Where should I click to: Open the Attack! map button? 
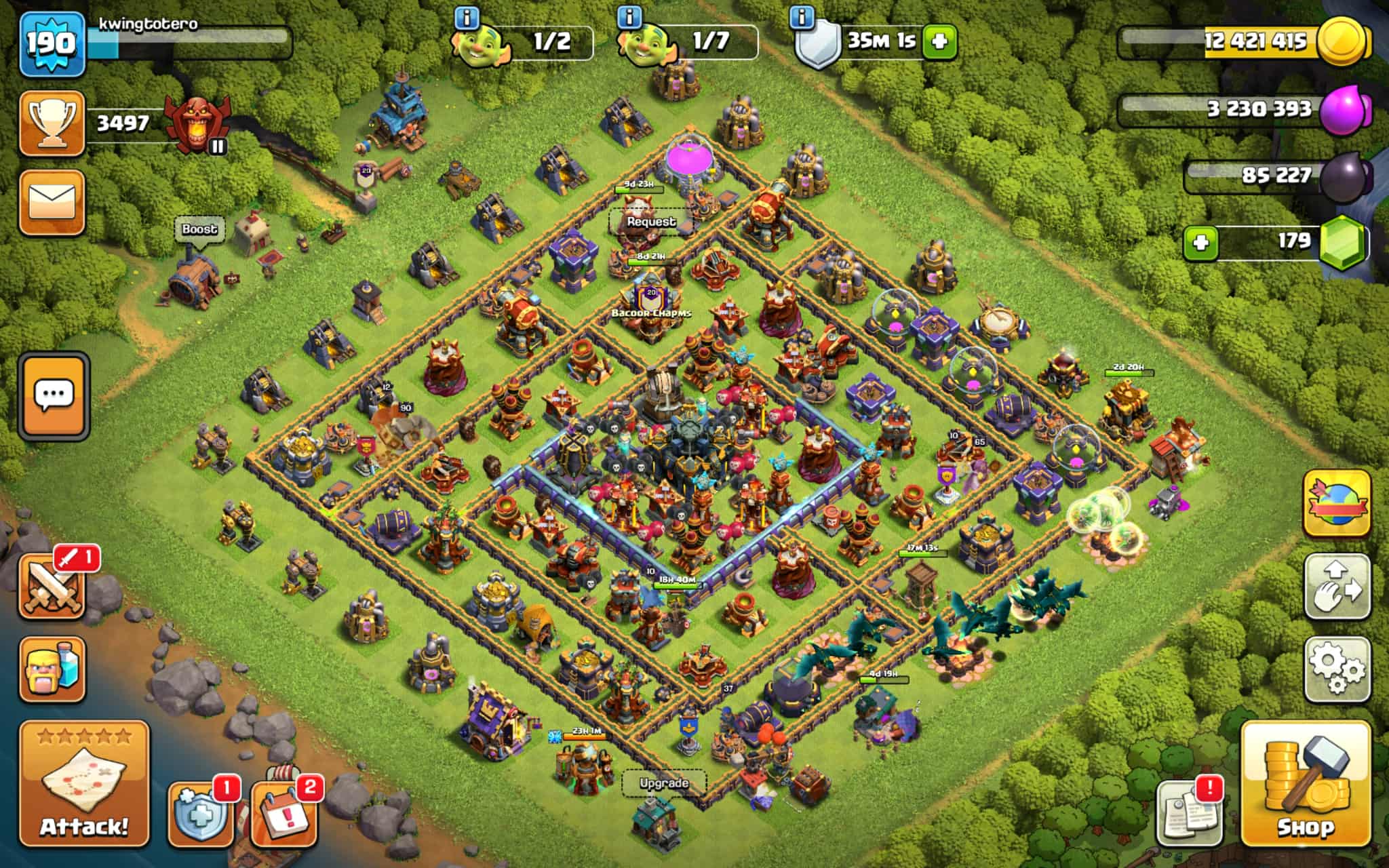click(84, 784)
